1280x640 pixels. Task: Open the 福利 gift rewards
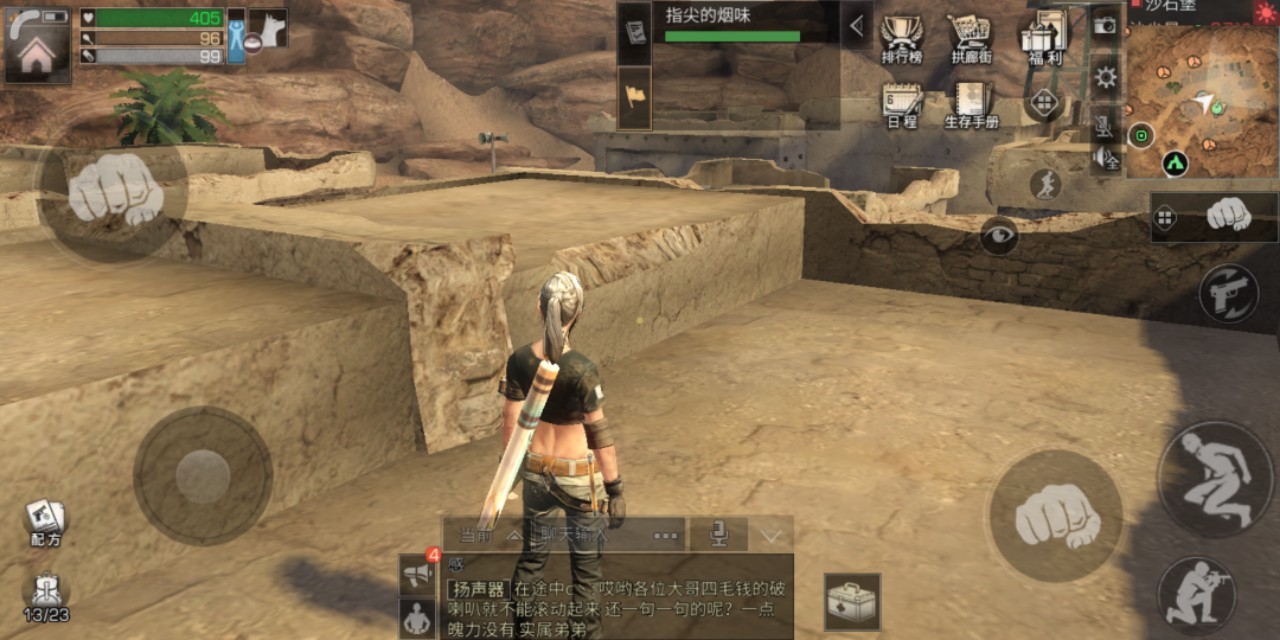[1043, 38]
